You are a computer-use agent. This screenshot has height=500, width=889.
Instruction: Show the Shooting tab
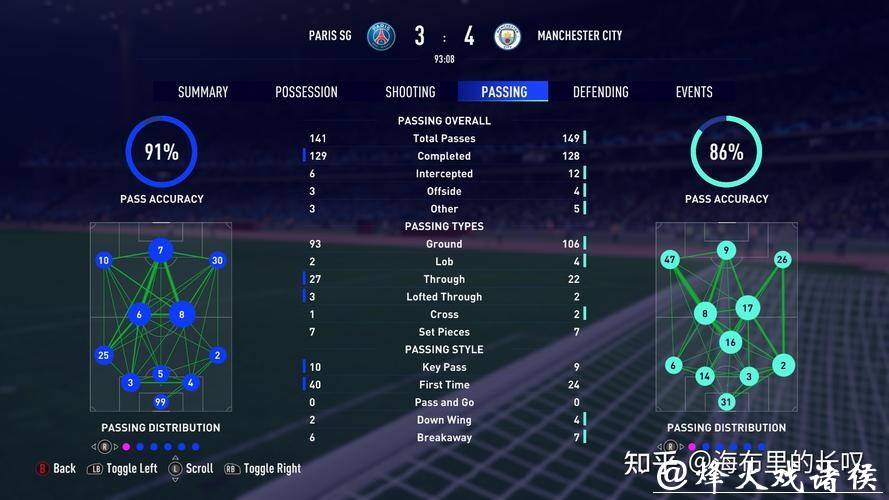(410, 92)
